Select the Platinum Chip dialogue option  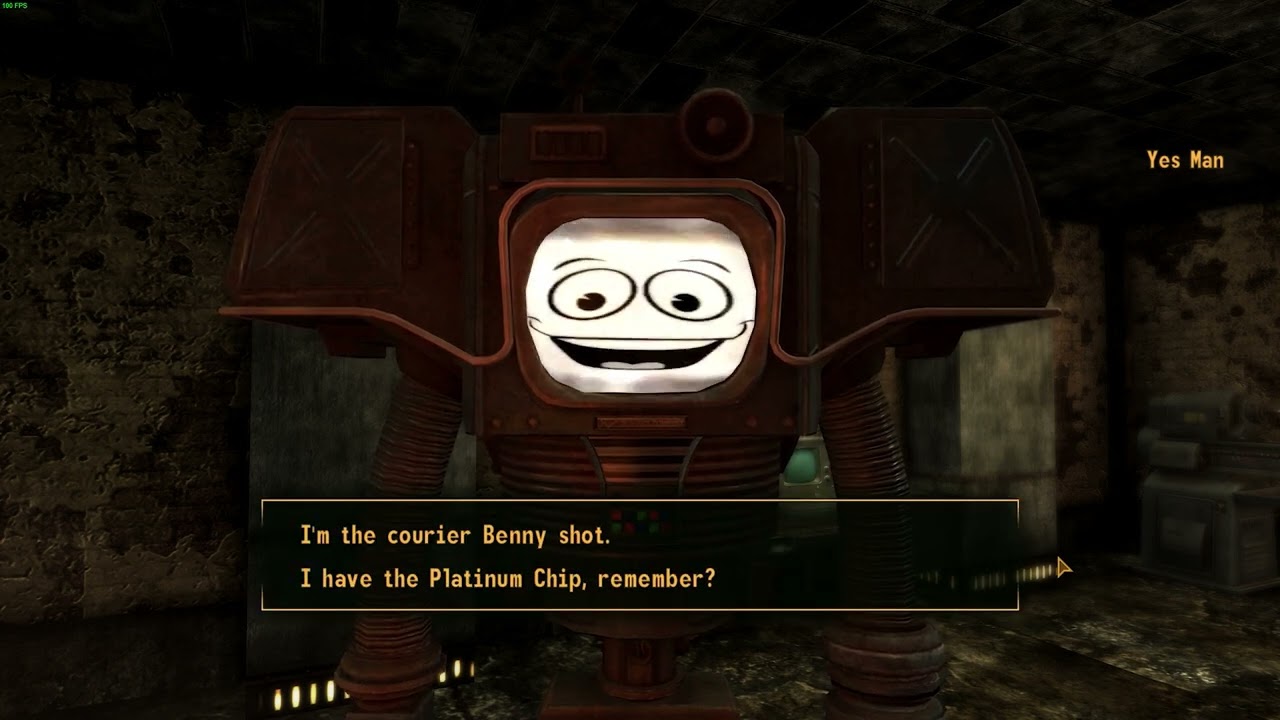pyautogui.click(x=507, y=578)
